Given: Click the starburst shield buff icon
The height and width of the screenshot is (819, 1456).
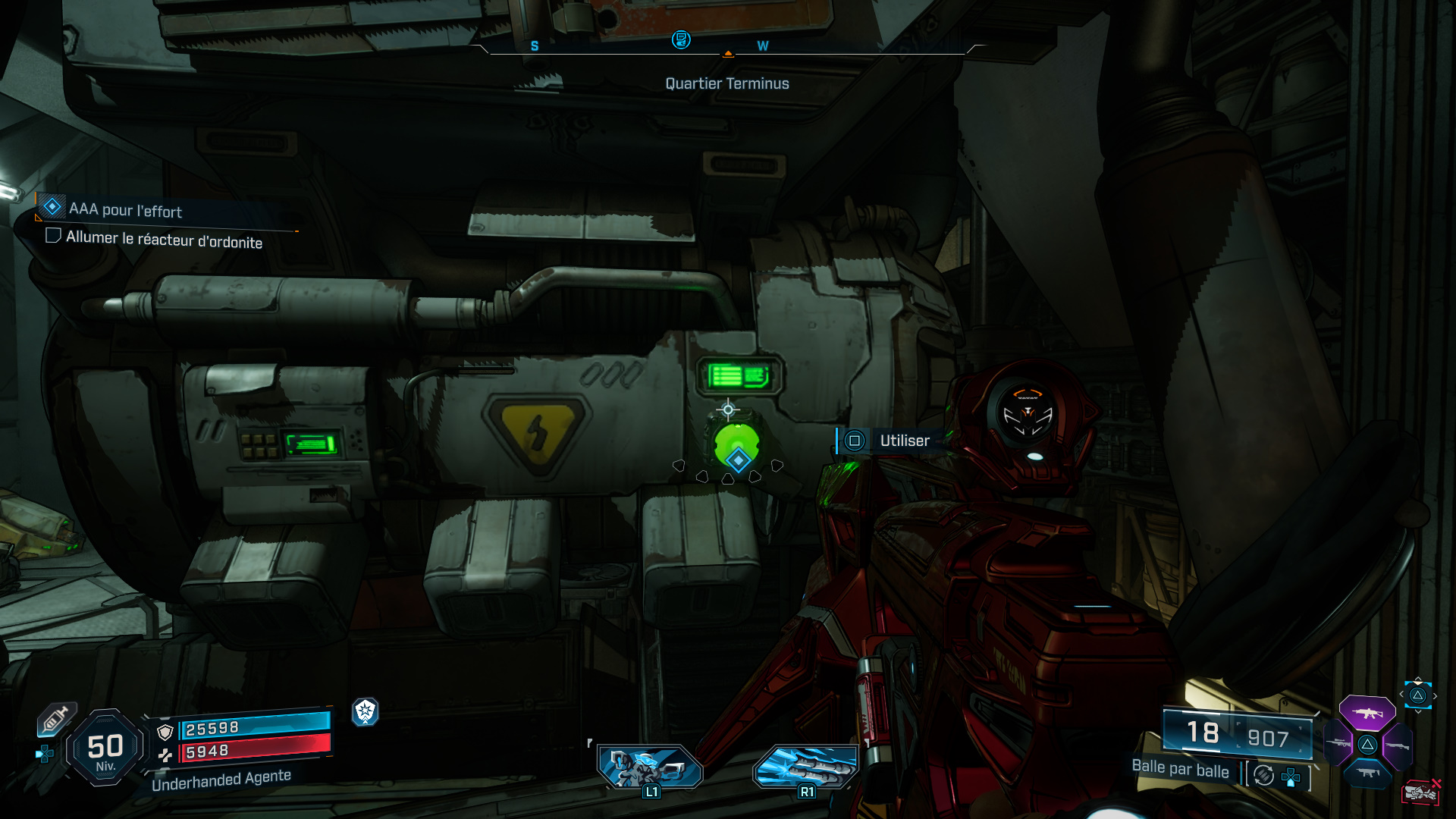Looking at the screenshot, I should coord(366,711).
